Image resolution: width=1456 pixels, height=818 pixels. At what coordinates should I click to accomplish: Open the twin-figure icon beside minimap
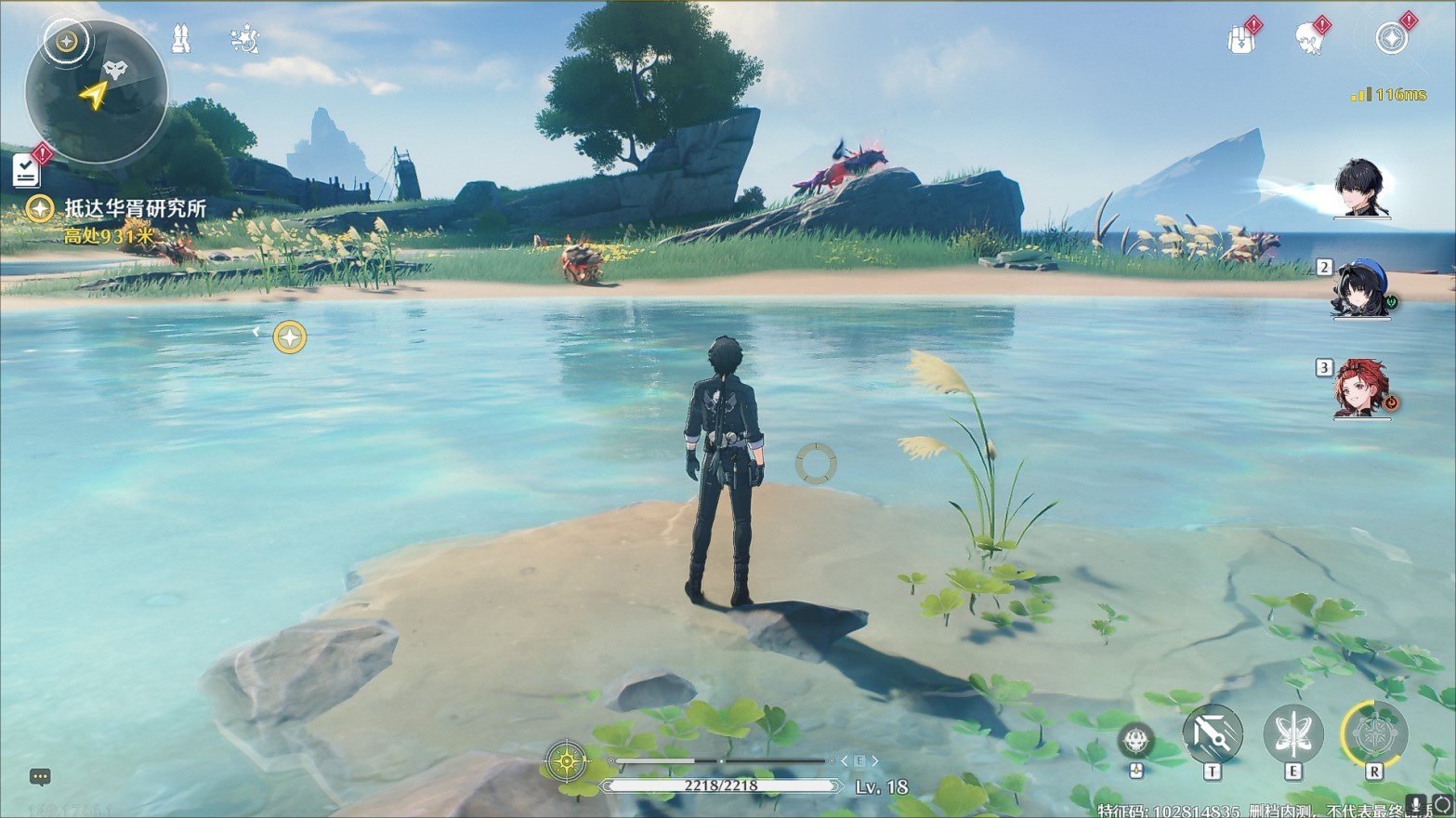click(182, 39)
